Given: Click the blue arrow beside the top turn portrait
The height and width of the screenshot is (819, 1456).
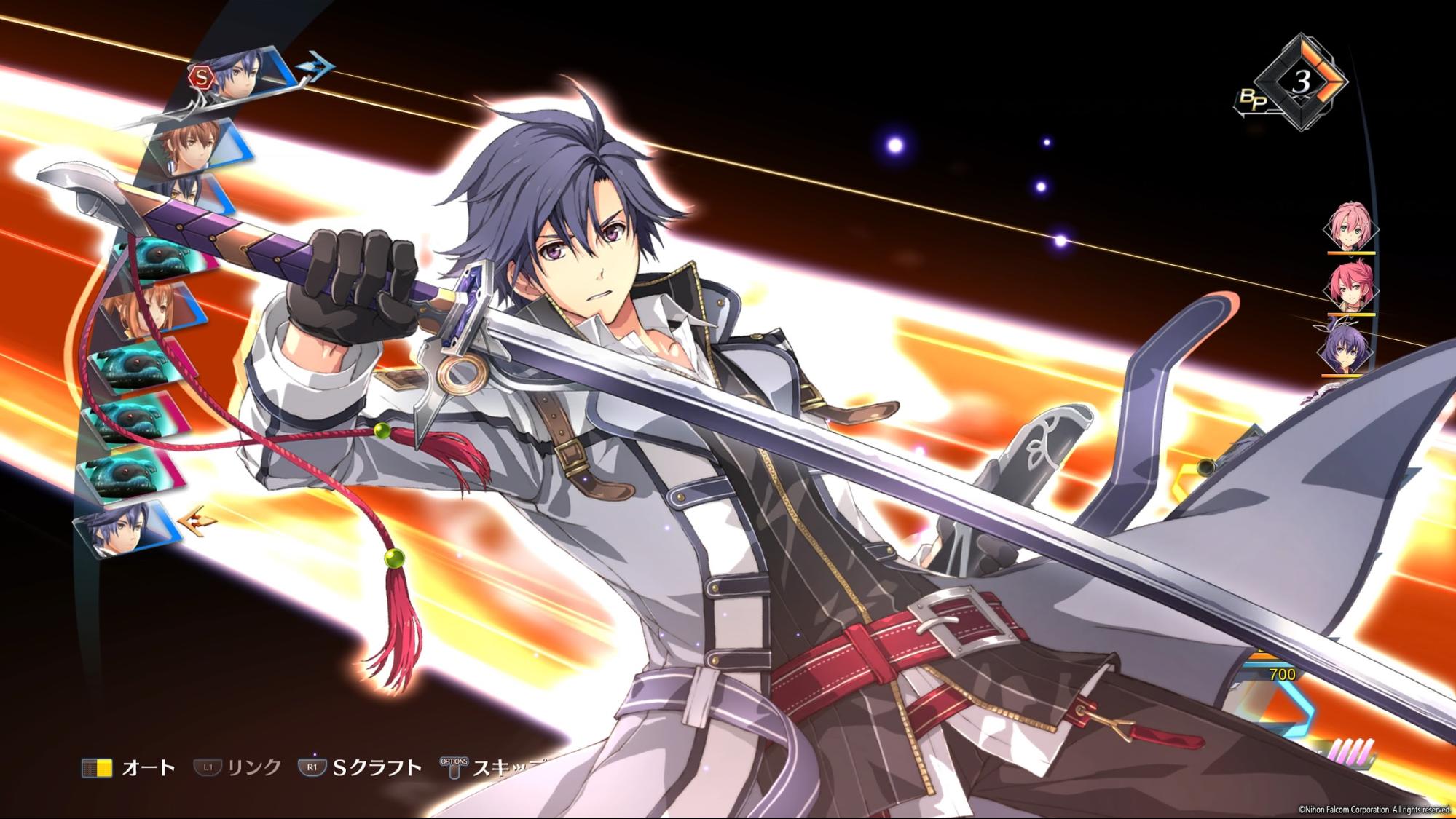Looking at the screenshot, I should click(315, 67).
